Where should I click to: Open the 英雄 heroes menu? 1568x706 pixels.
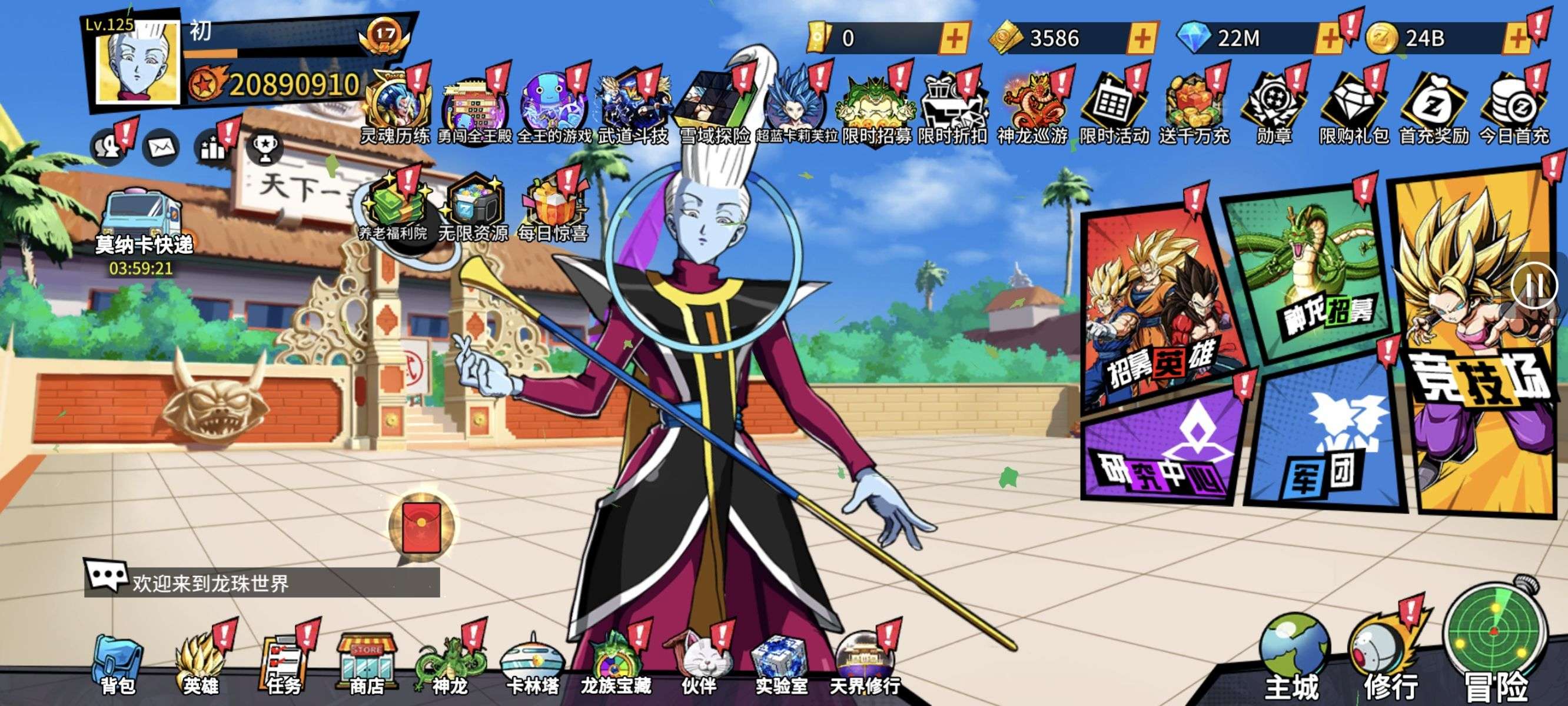(200, 665)
